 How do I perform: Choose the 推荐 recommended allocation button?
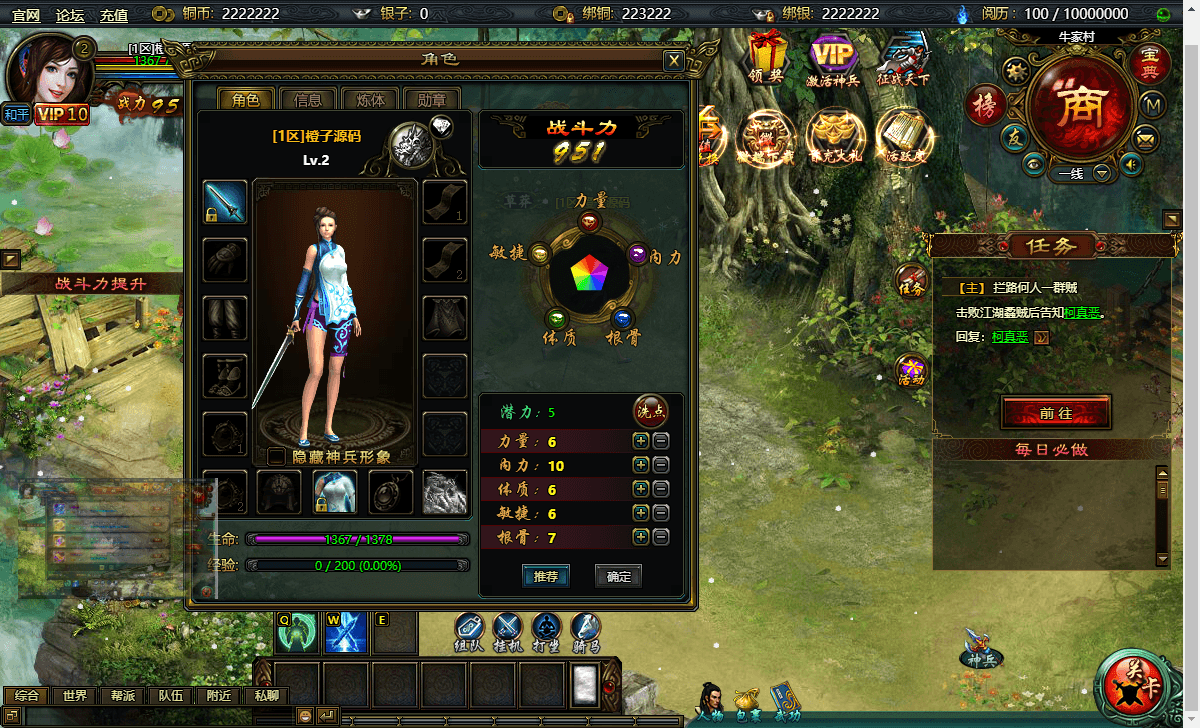pos(546,576)
